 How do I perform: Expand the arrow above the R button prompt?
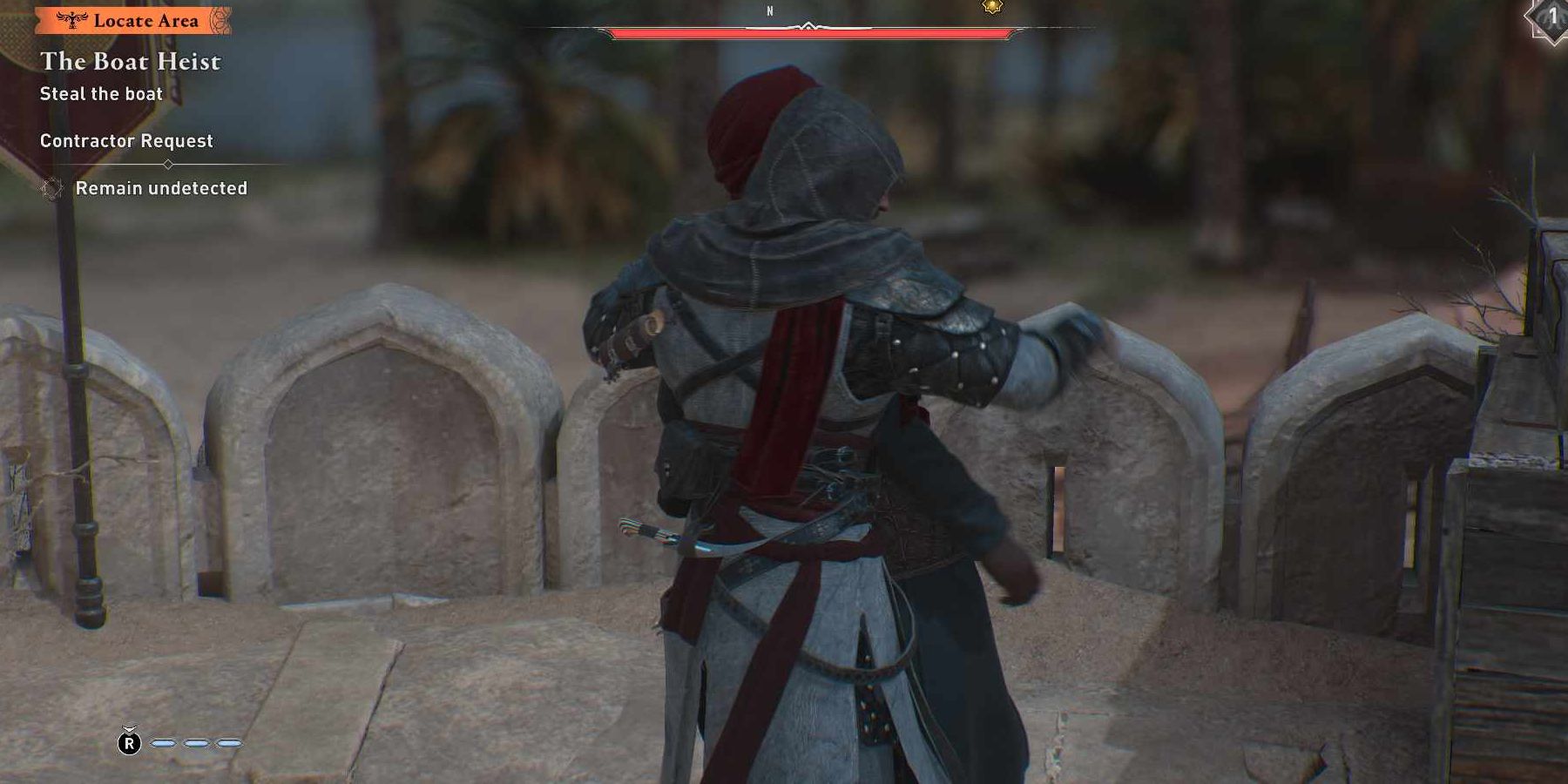(129, 728)
